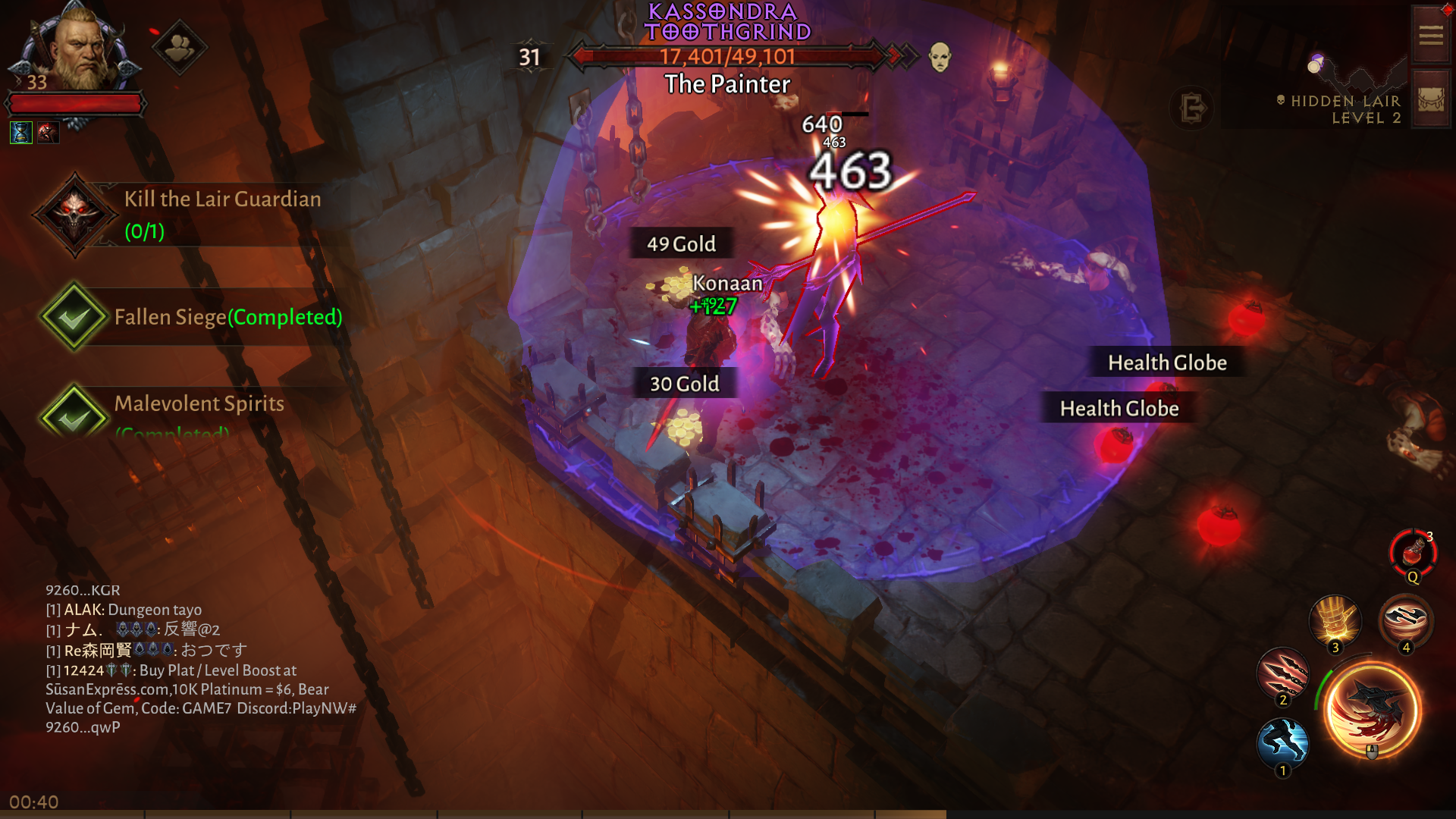The image size is (1456, 819).
Task: View the character experience bar under portrait
Action: pyautogui.click(x=75, y=104)
